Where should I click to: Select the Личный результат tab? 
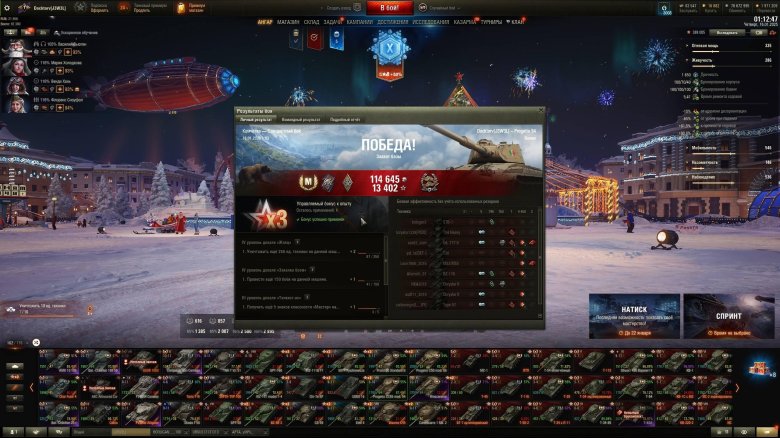(x=254, y=119)
